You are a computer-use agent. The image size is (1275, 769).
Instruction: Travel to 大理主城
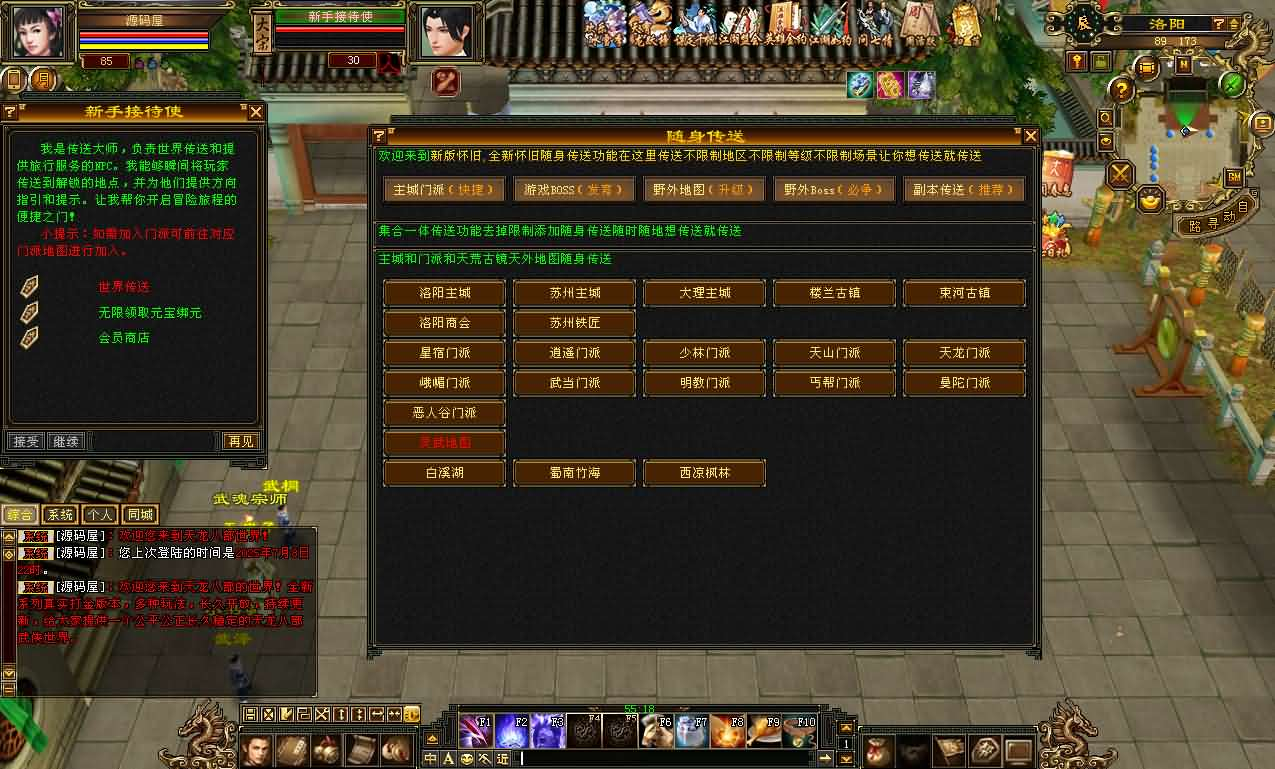point(704,293)
